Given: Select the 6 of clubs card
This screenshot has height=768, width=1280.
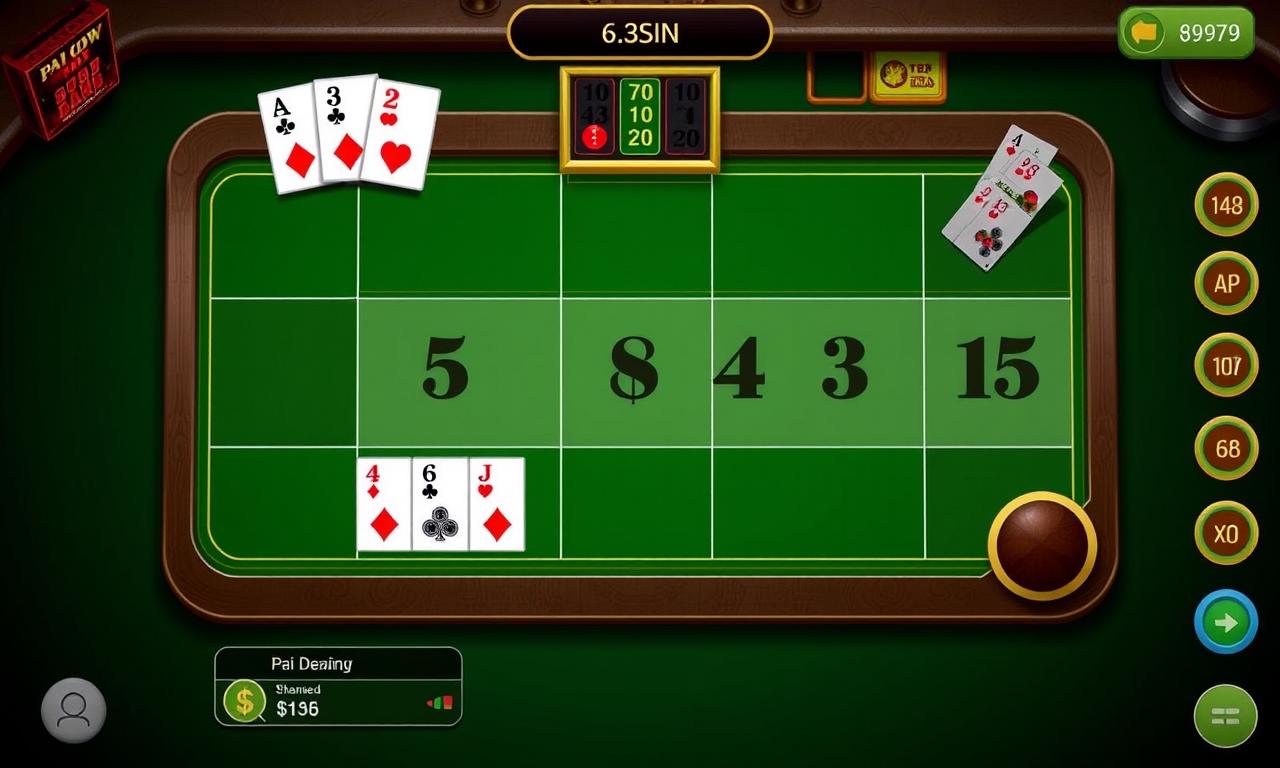Looking at the screenshot, I should pyautogui.click(x=440, y=505).
